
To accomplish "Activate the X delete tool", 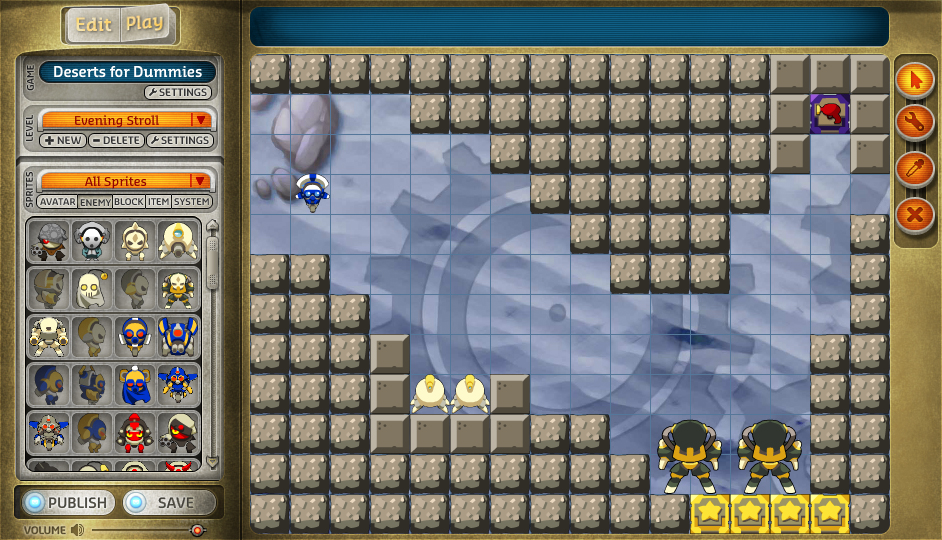I will (x=914, y=213).
